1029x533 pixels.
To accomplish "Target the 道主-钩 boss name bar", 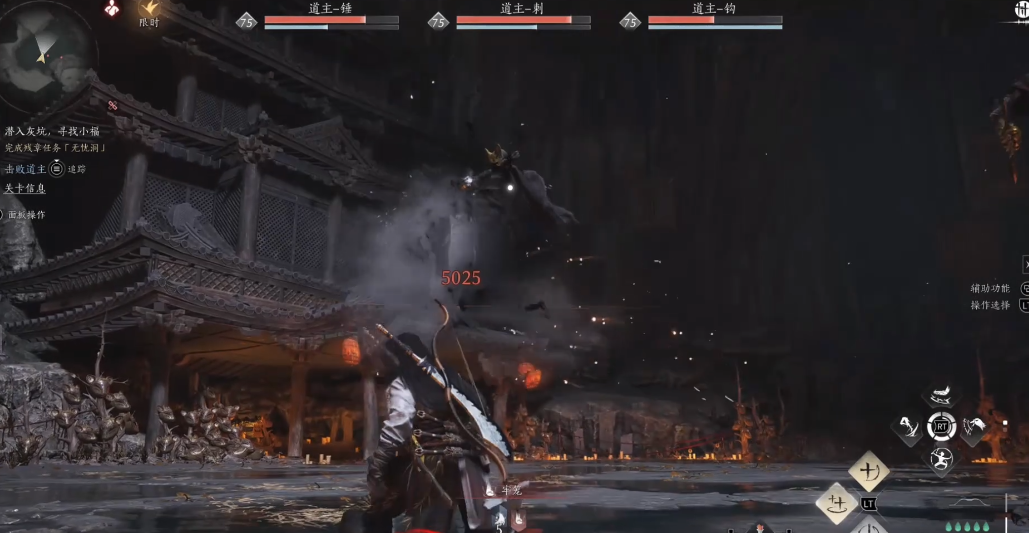I will point(714,9).
